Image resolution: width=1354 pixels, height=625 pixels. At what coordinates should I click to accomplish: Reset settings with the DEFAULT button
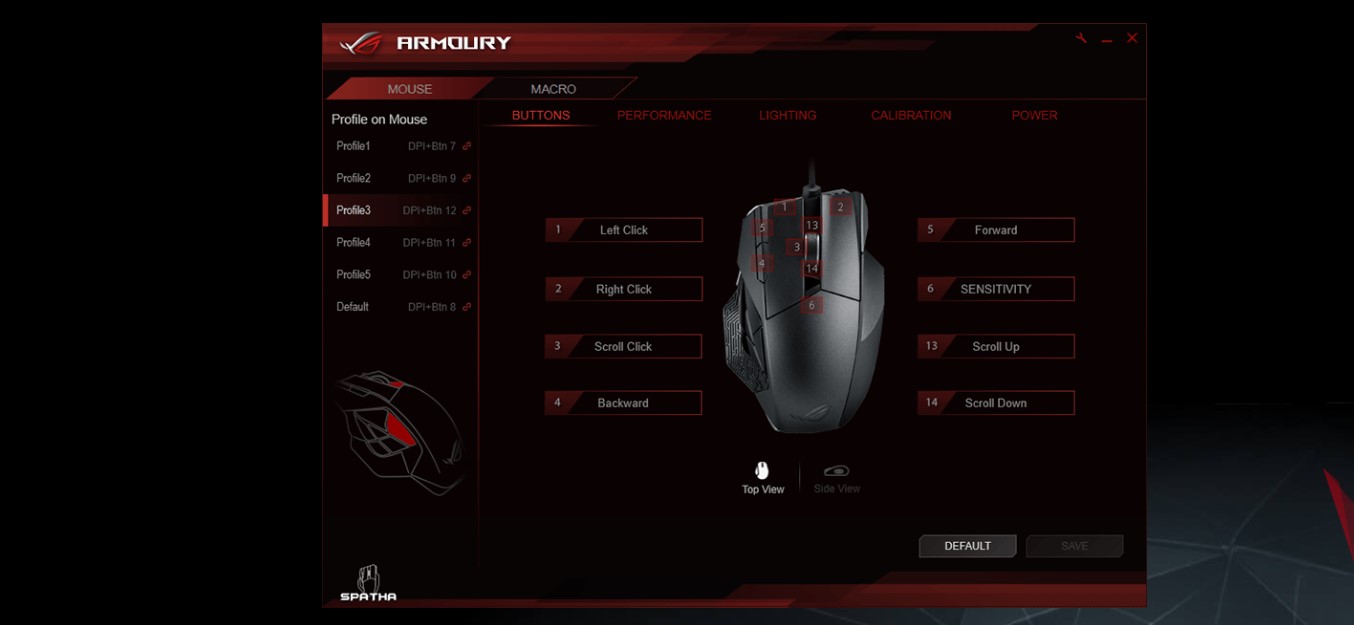pos(967,546)
